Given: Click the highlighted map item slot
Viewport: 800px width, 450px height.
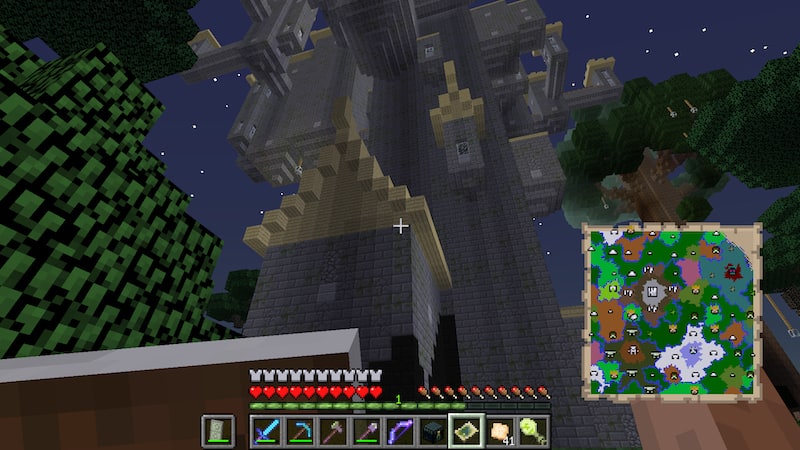Looking at the screenshot, I should (467, 431).
